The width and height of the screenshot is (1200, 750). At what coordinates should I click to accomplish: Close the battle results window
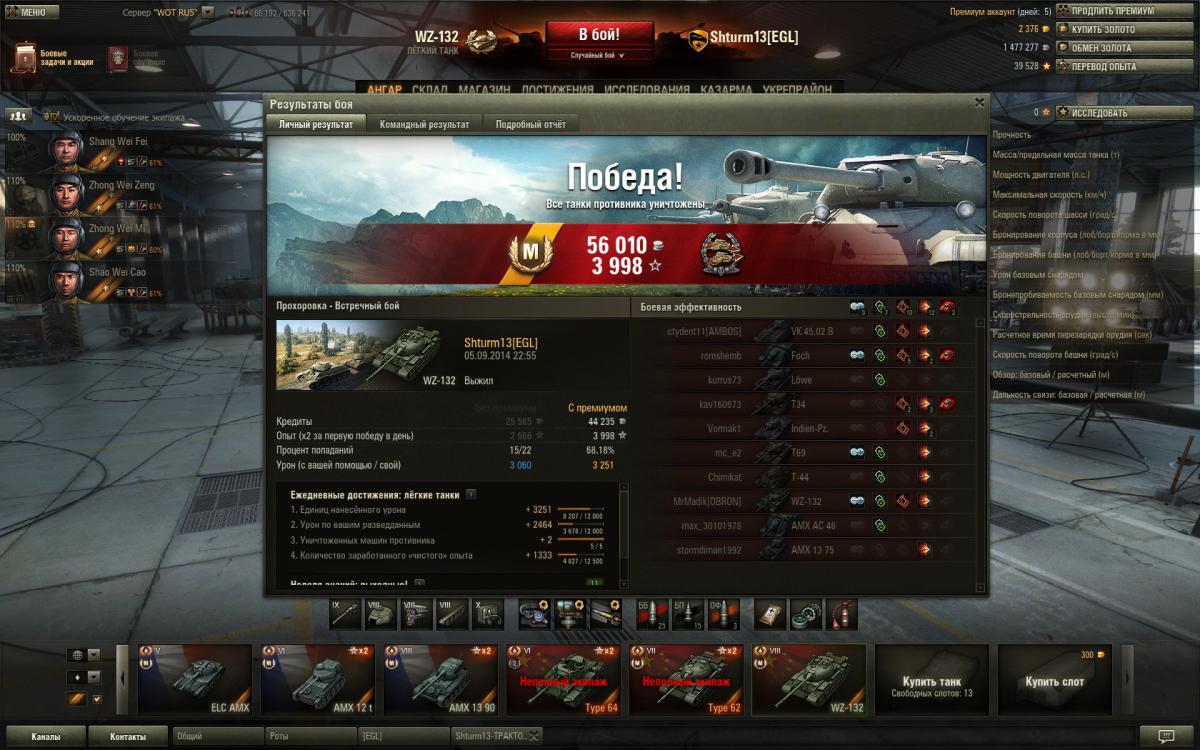click(x=979, y=102)
